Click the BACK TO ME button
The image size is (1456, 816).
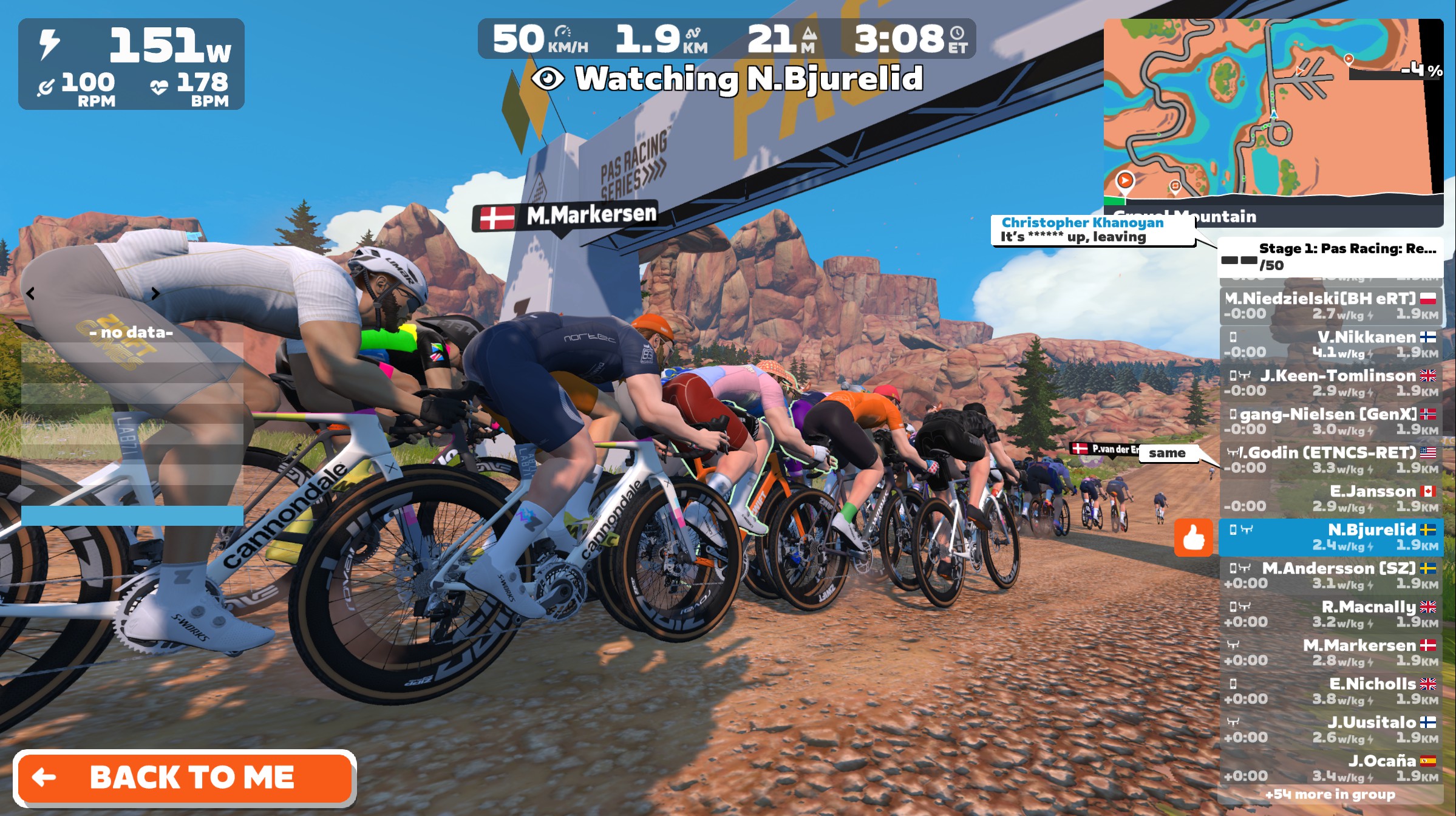click(185, 778)
